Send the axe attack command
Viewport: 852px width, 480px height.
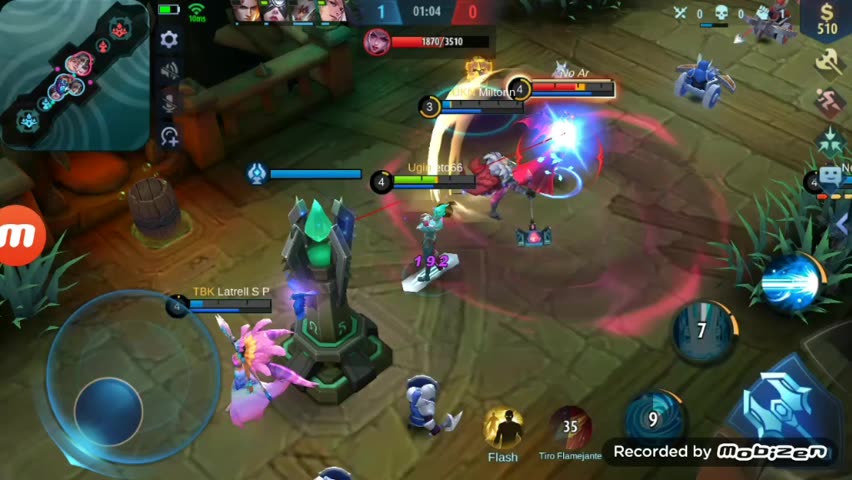pos(830,62)
